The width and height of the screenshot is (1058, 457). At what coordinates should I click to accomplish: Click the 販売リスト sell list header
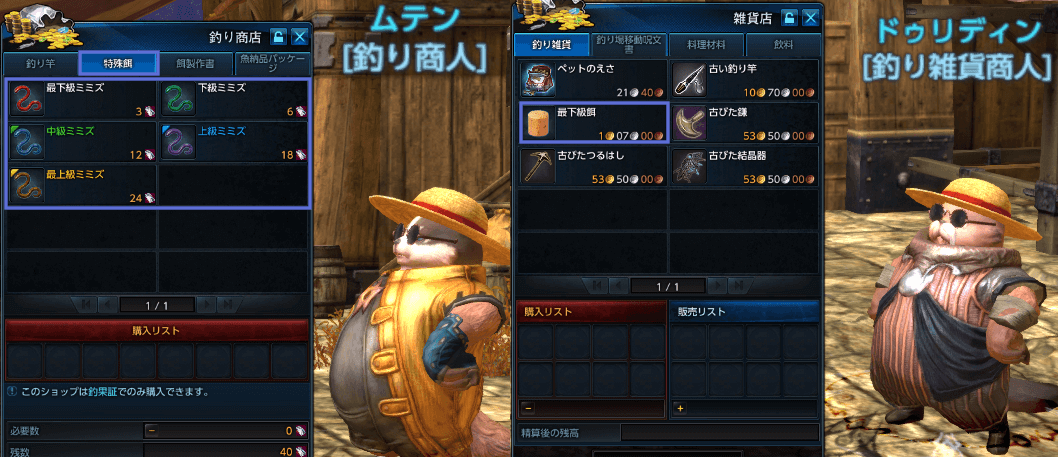click(744, 312)
